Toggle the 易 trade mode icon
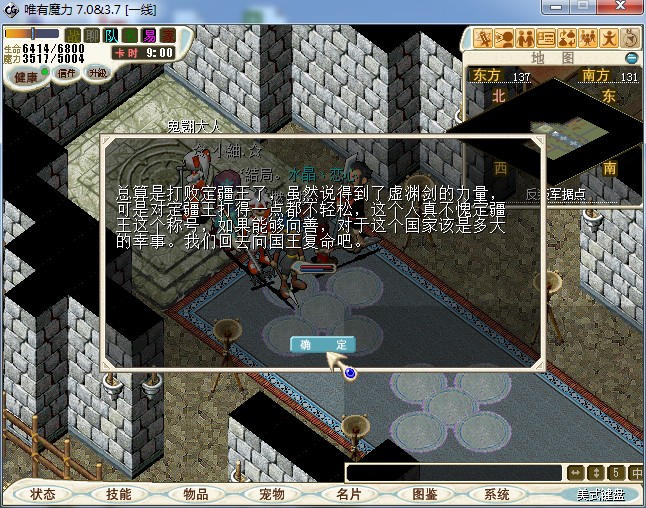The width and height of the screenshot is (646, 508). (x=149, y=36)
